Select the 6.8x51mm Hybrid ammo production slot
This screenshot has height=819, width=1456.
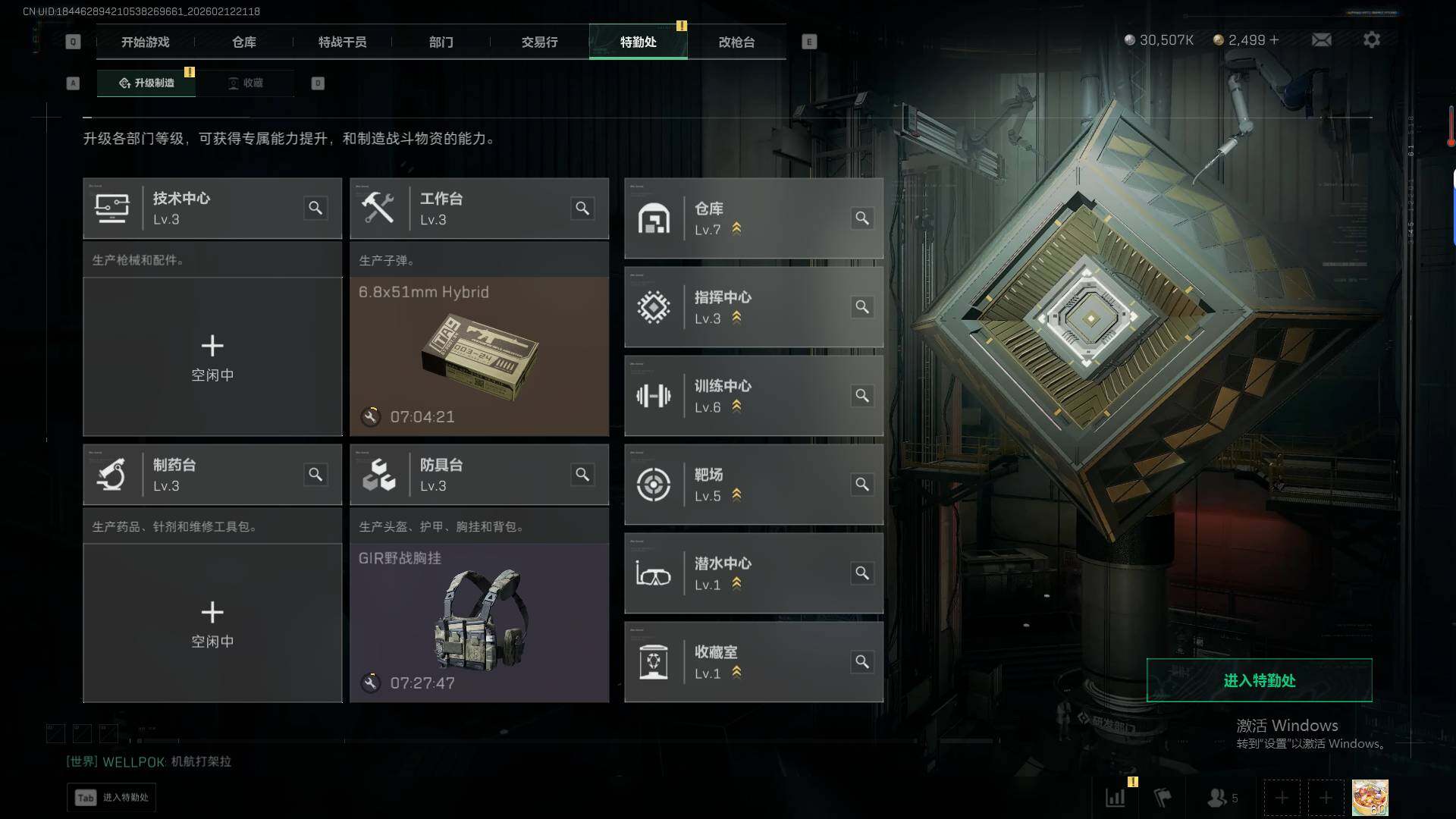click(x=479, y=356)
